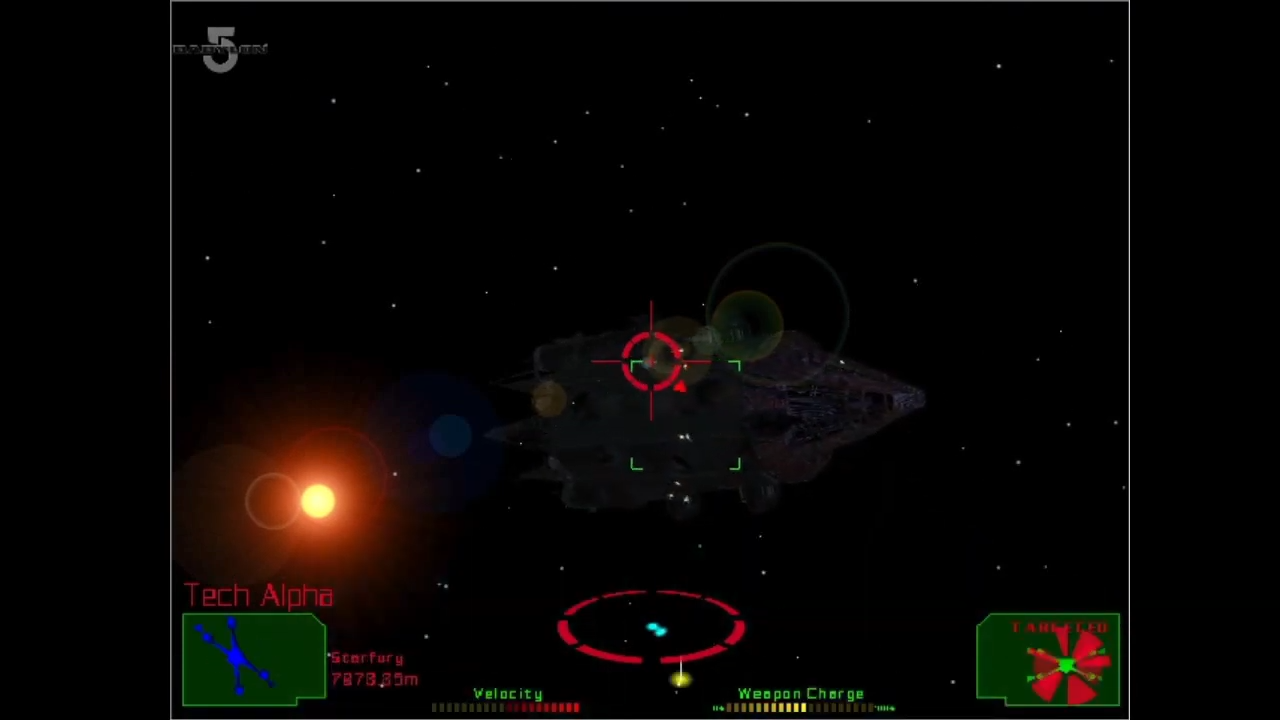Expand the Starfury target name readout
This screenshot has width=1280, height=720.
[366, 658]
